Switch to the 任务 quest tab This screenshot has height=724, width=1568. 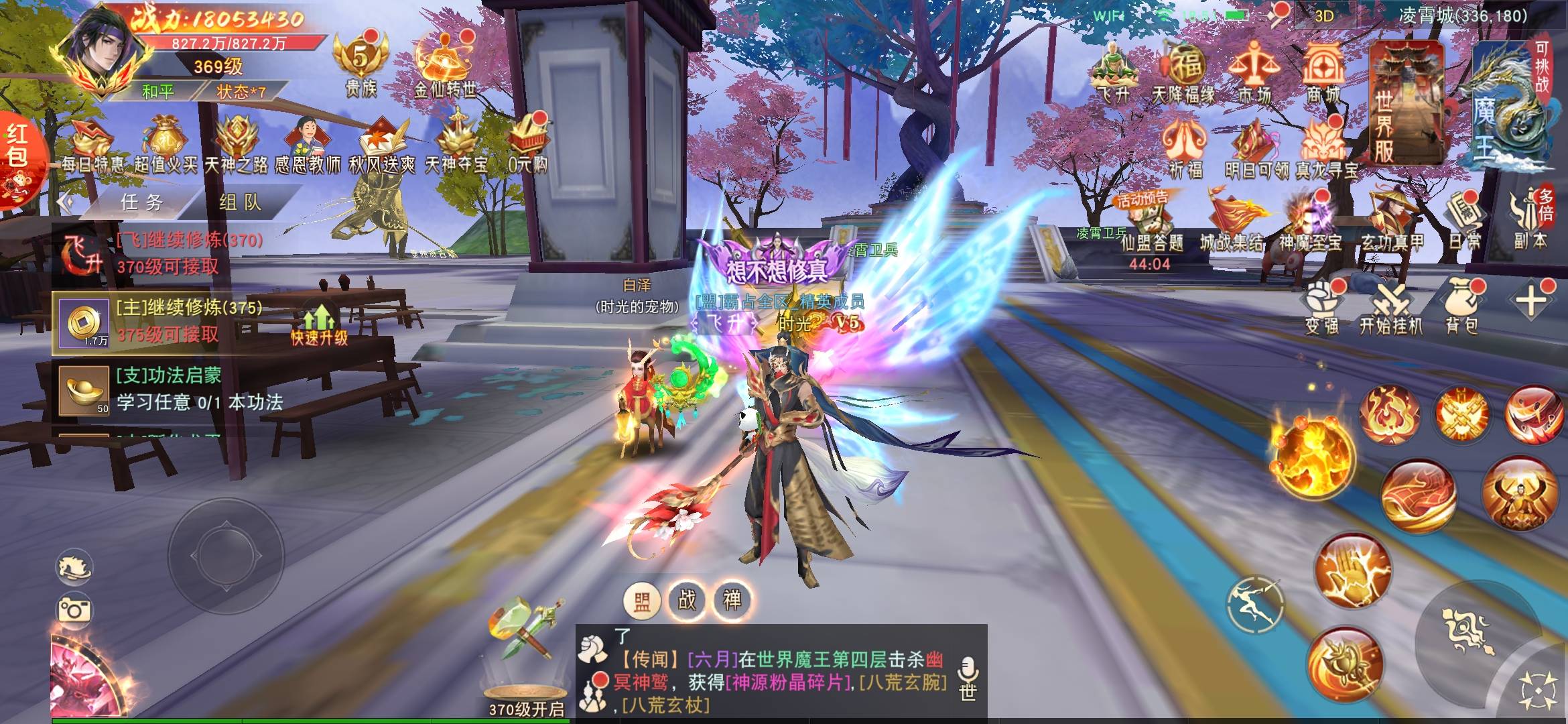tap(142, 202)
